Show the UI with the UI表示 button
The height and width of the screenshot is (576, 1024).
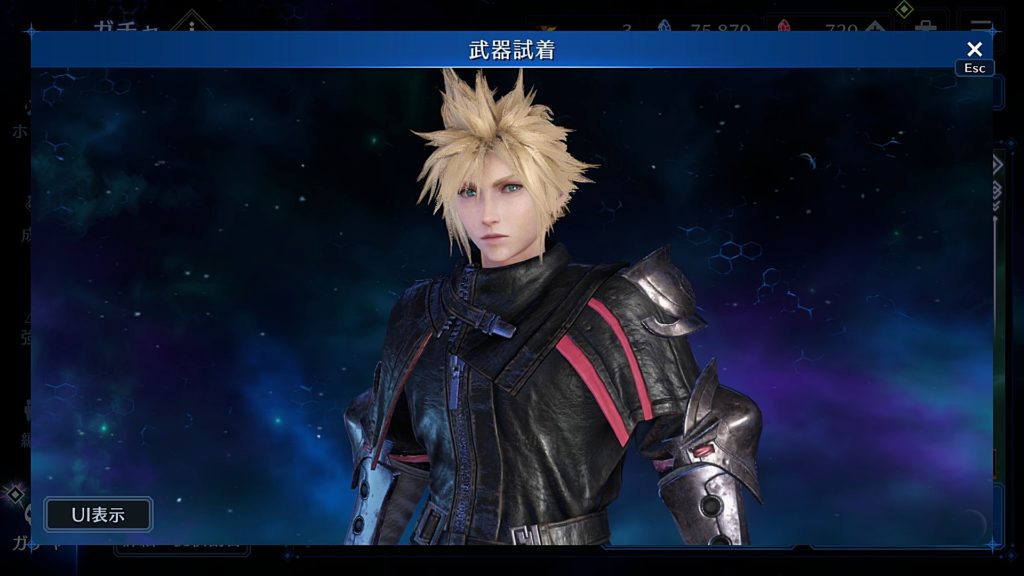(98, 515)
